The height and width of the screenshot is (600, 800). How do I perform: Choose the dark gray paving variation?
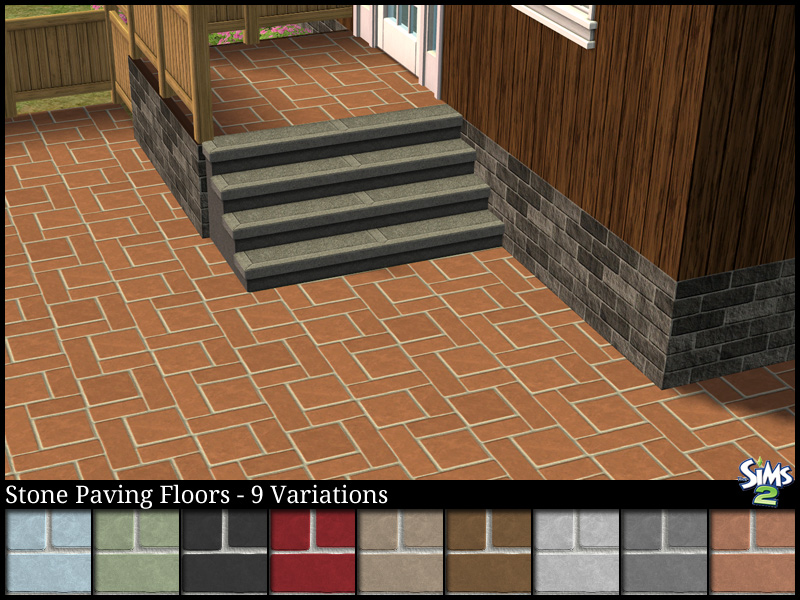click(x=664, y=552)
